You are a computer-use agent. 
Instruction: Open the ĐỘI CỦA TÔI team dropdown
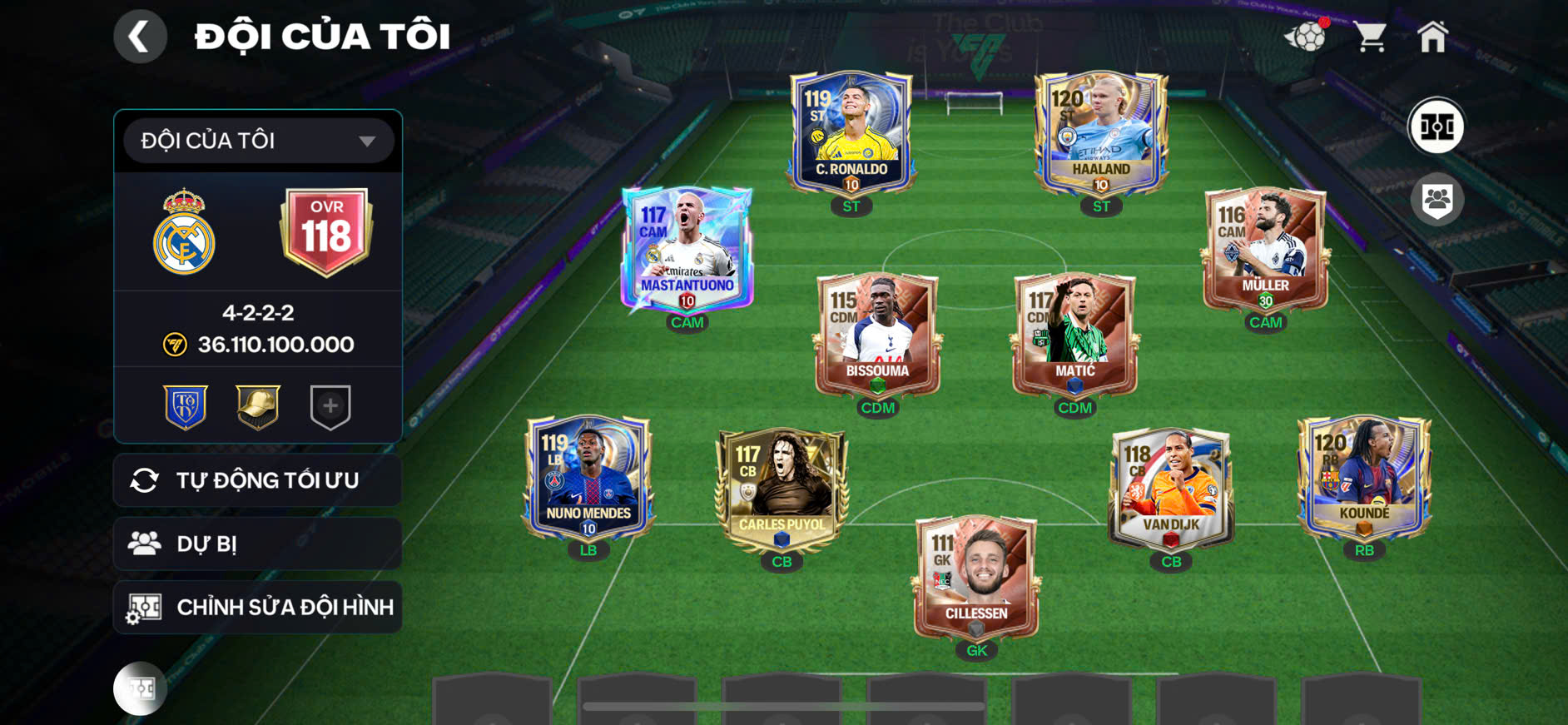coord(258,141)
